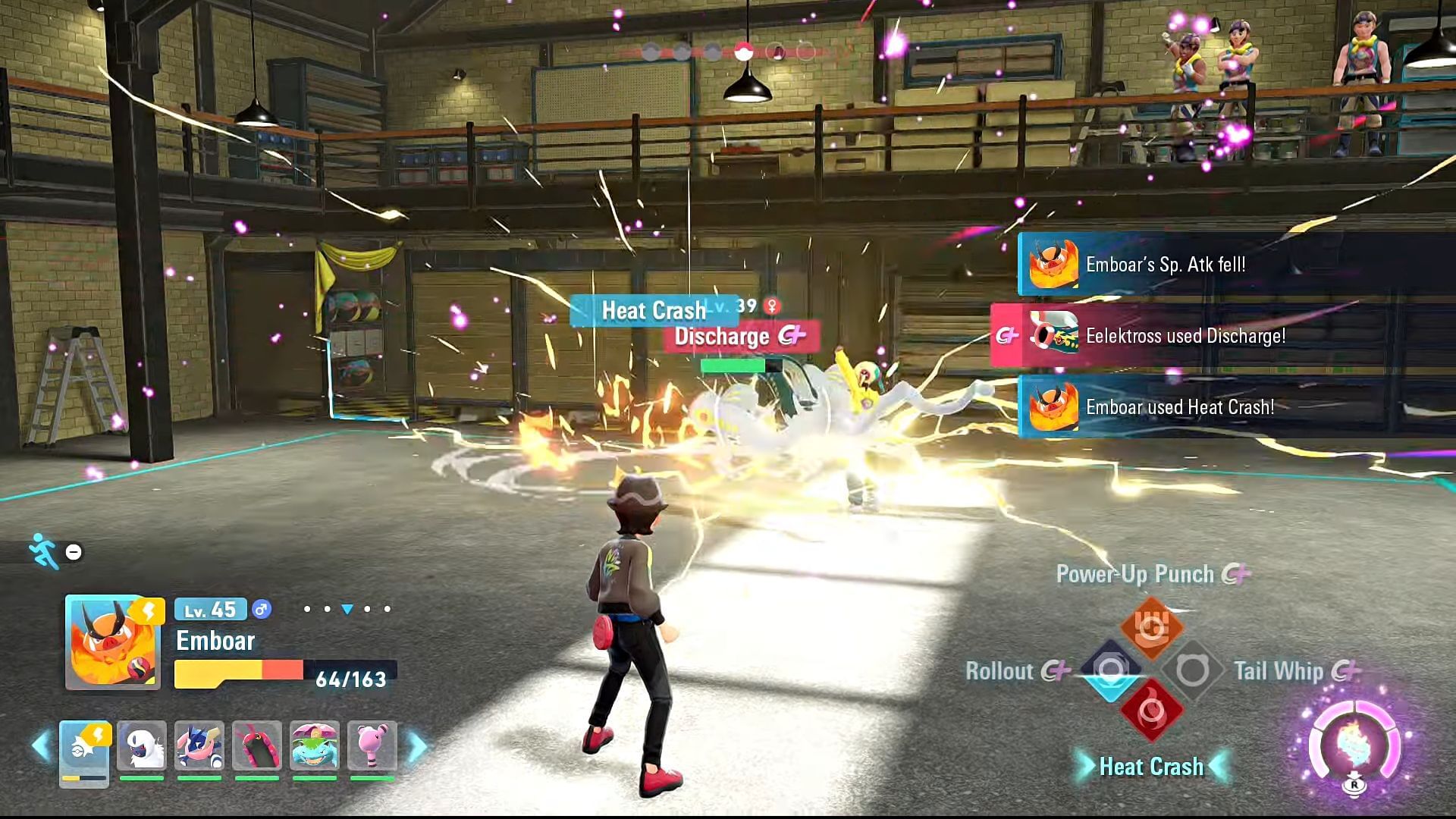Choose the red centipede party Pokémon

pyautogui.click(x=257, y=746)
